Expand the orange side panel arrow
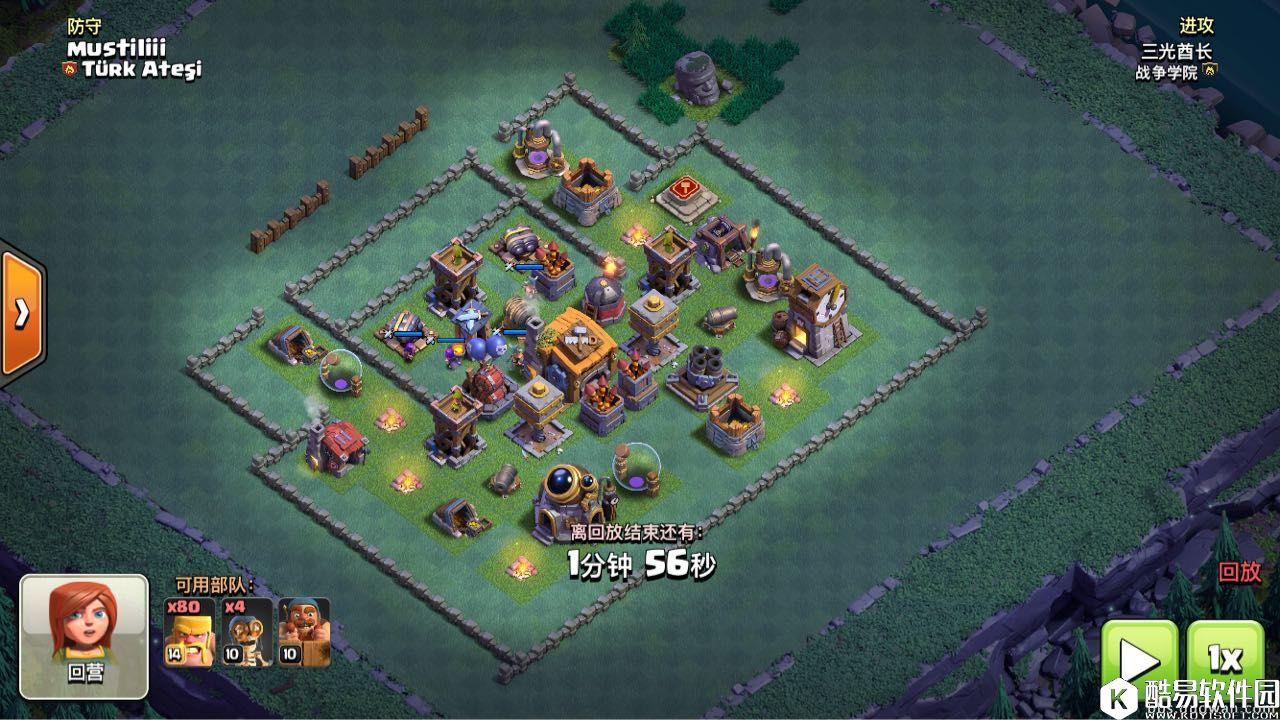 coord(21,313)
